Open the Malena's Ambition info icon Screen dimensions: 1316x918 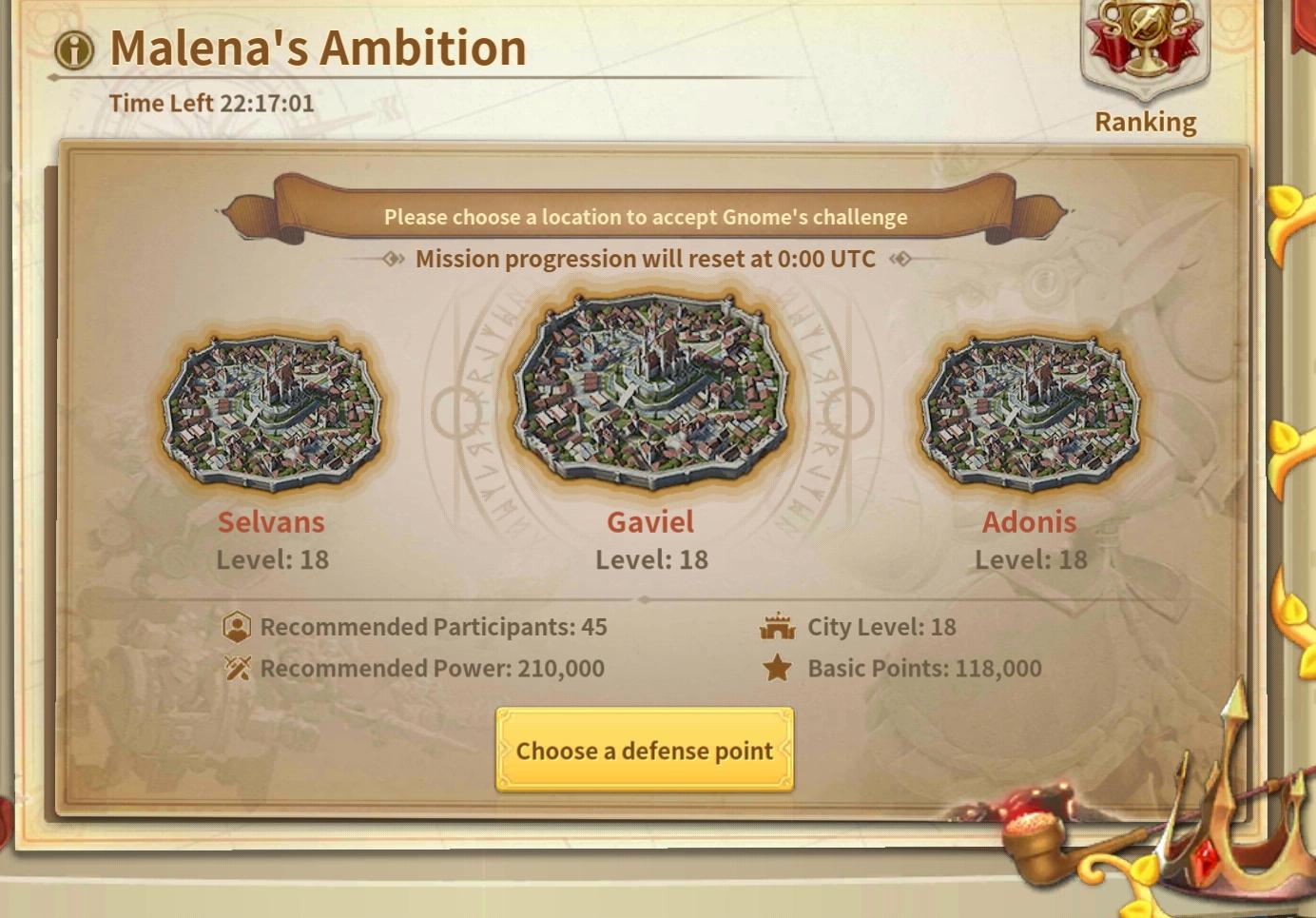click(x=74, y=49)
